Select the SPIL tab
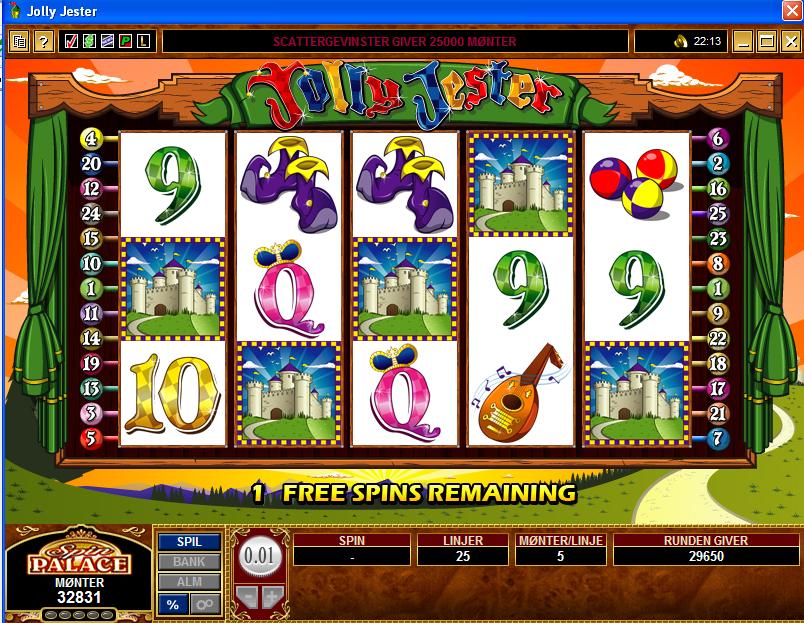Viewport: 804px width, 623px height. (189, 542)
